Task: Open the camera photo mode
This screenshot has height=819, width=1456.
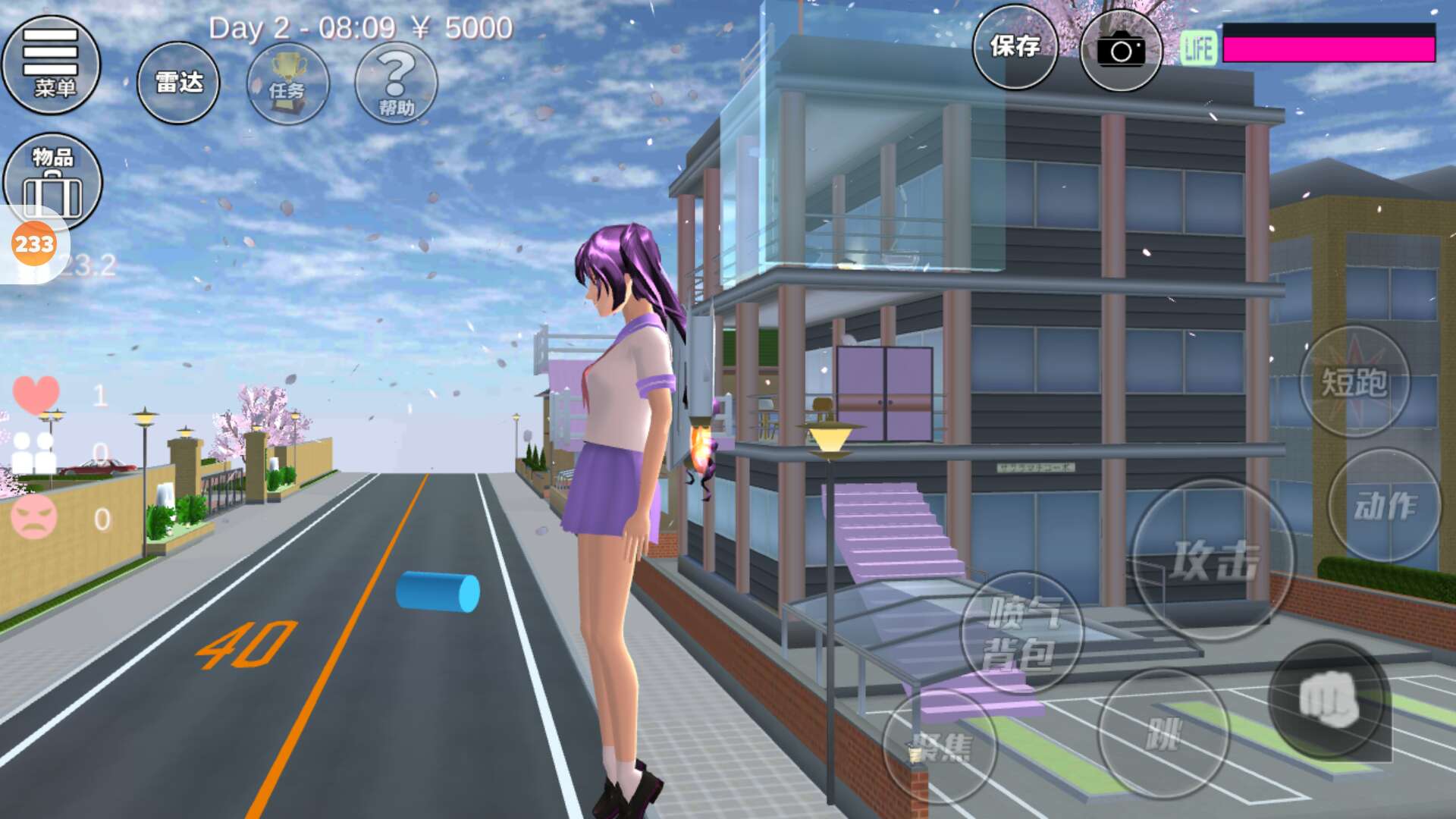Action: coord(1121,50)
